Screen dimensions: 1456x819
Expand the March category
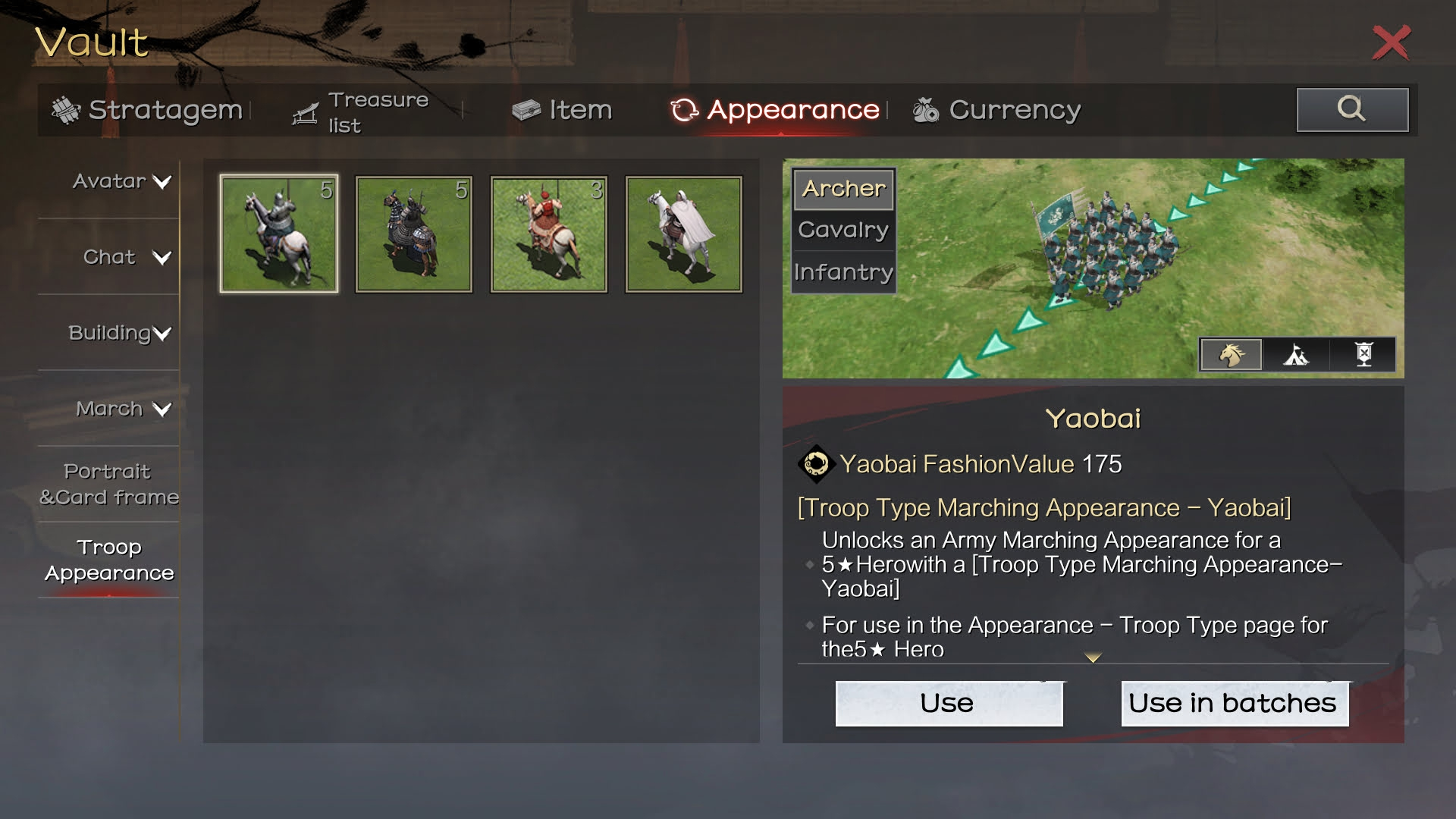pyautogui.click(x=123, y=409)
